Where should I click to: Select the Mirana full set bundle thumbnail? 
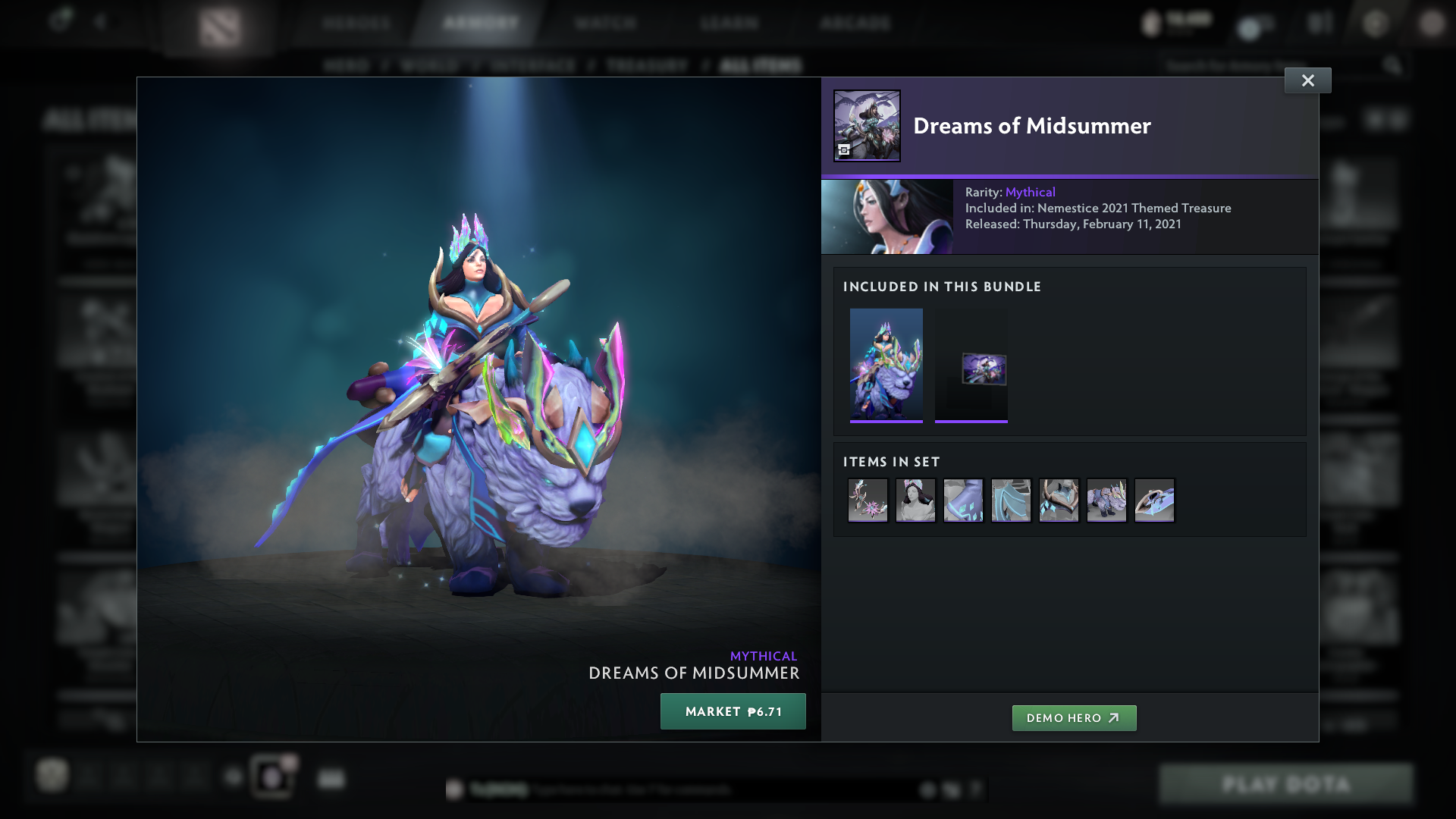pos(886,365)
